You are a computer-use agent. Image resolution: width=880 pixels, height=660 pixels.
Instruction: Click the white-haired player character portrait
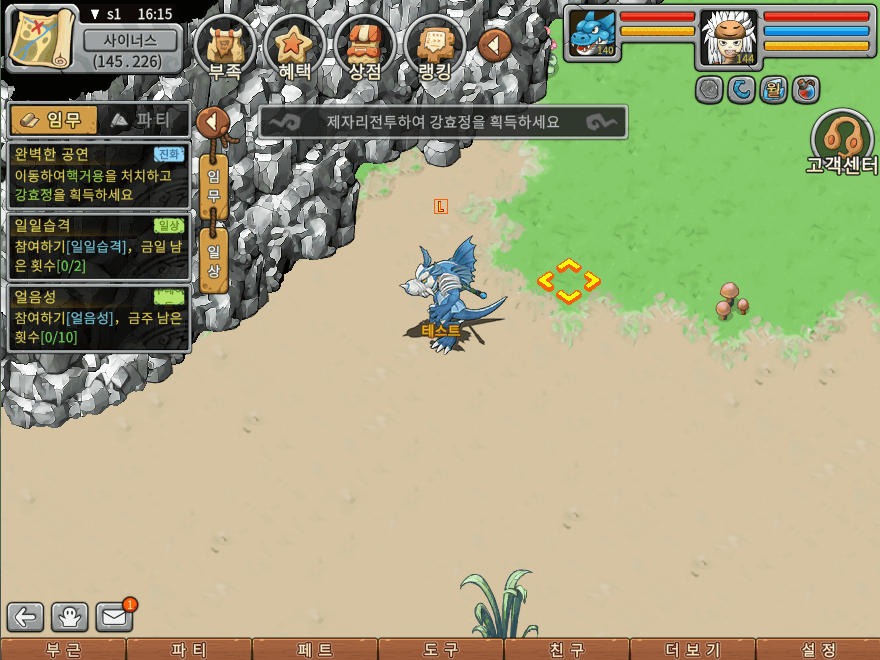729,33
